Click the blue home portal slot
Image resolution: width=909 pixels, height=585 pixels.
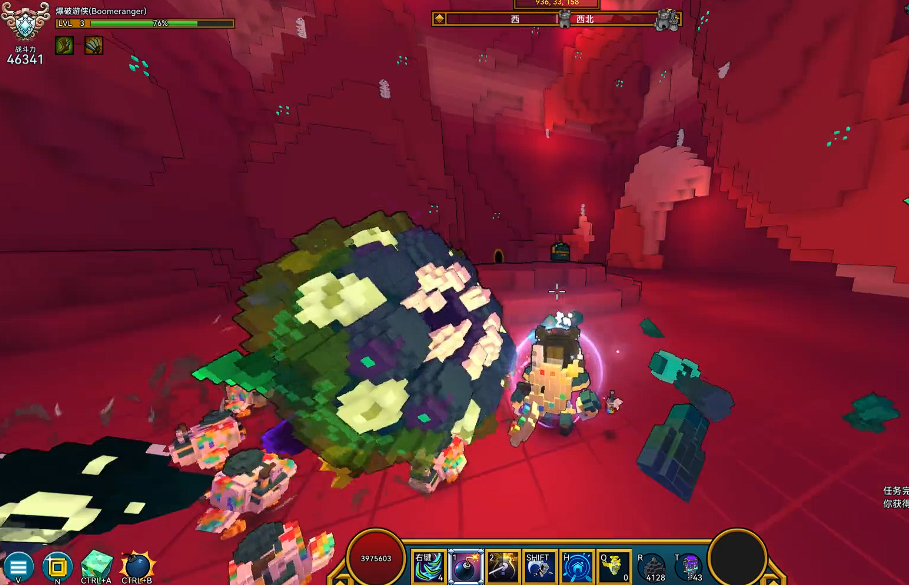click(x=577, y=567)
